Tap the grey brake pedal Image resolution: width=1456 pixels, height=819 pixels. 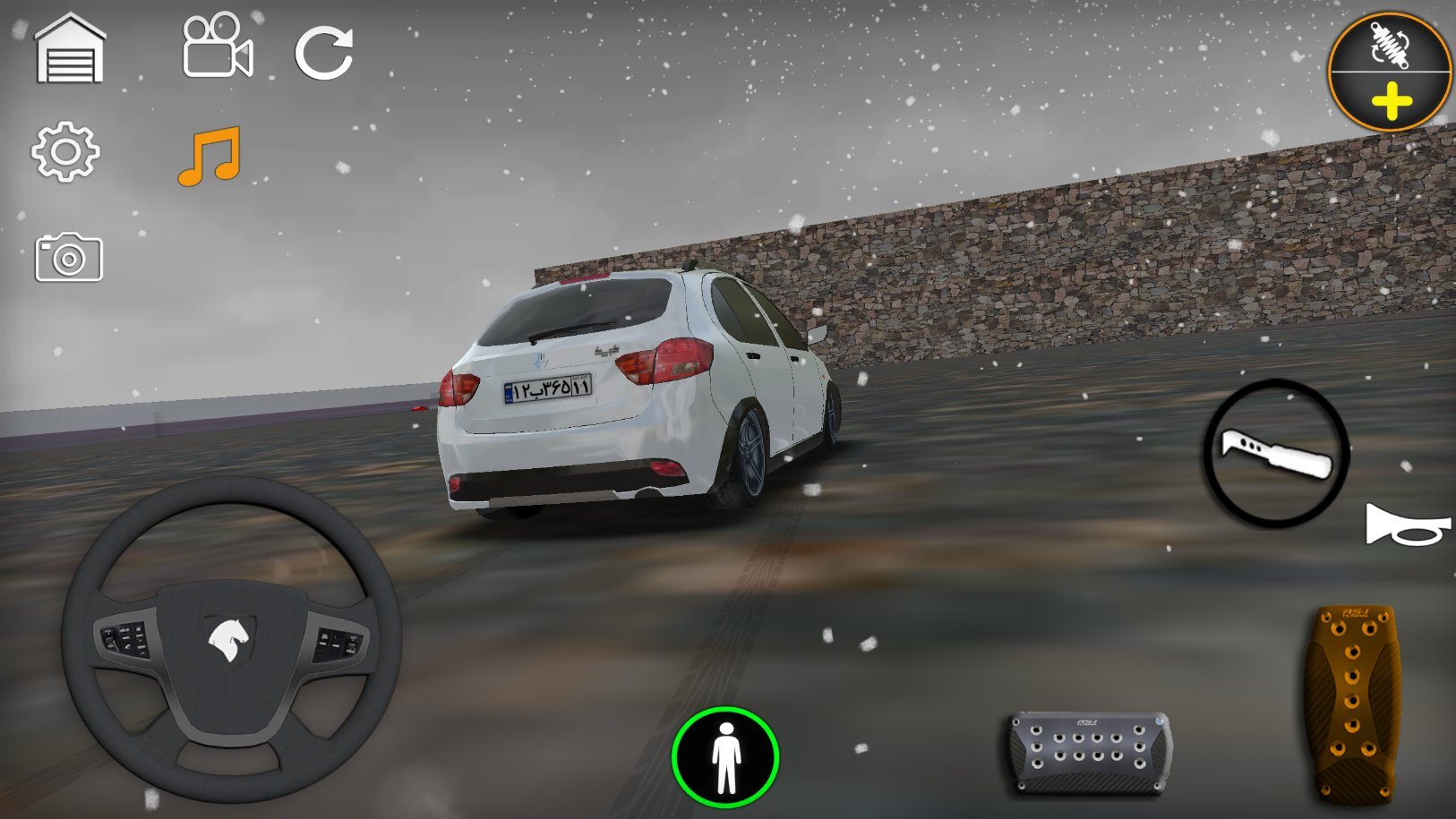[x=1088, y=752]
